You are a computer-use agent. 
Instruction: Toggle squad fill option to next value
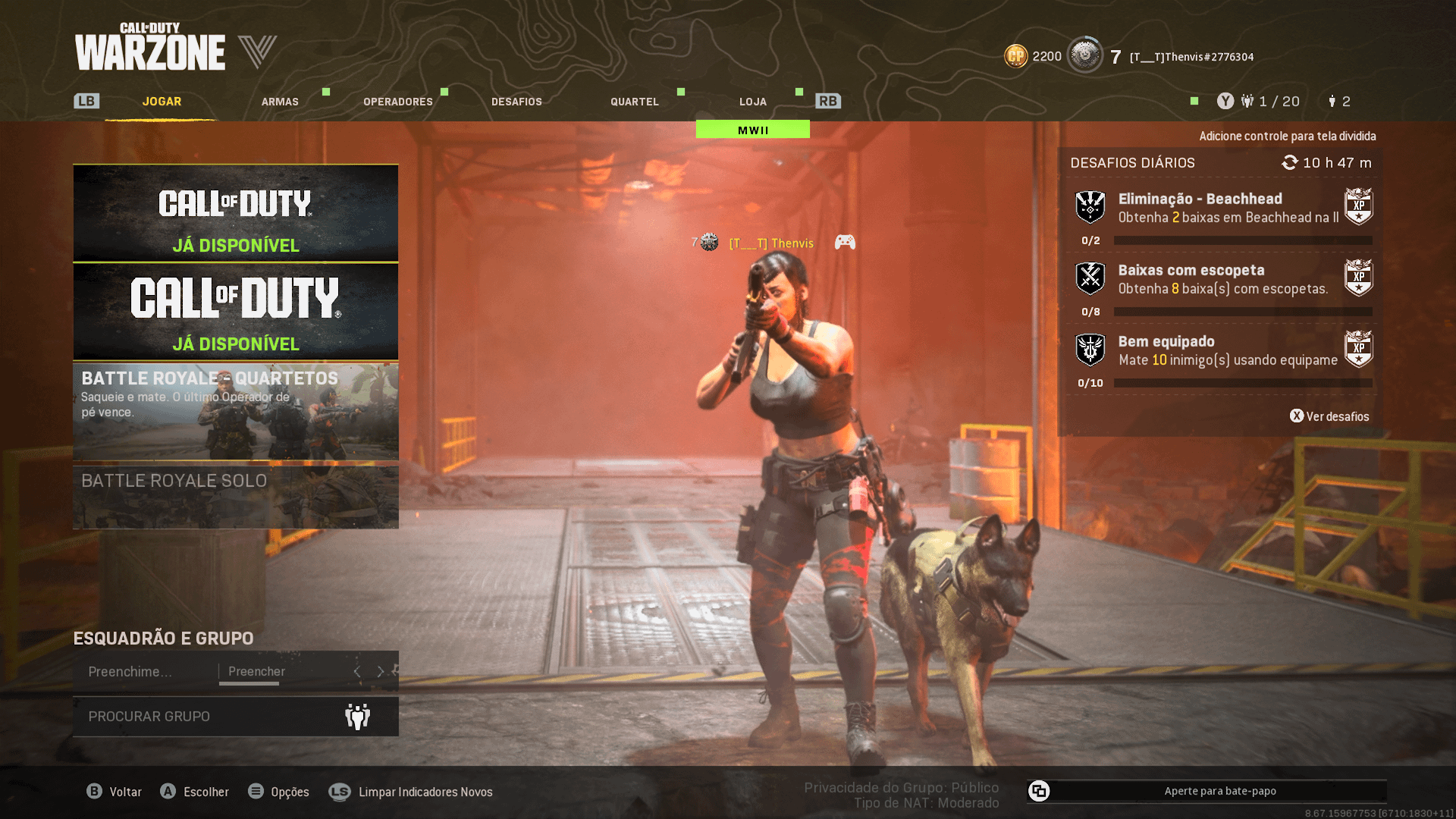[381, 672]
